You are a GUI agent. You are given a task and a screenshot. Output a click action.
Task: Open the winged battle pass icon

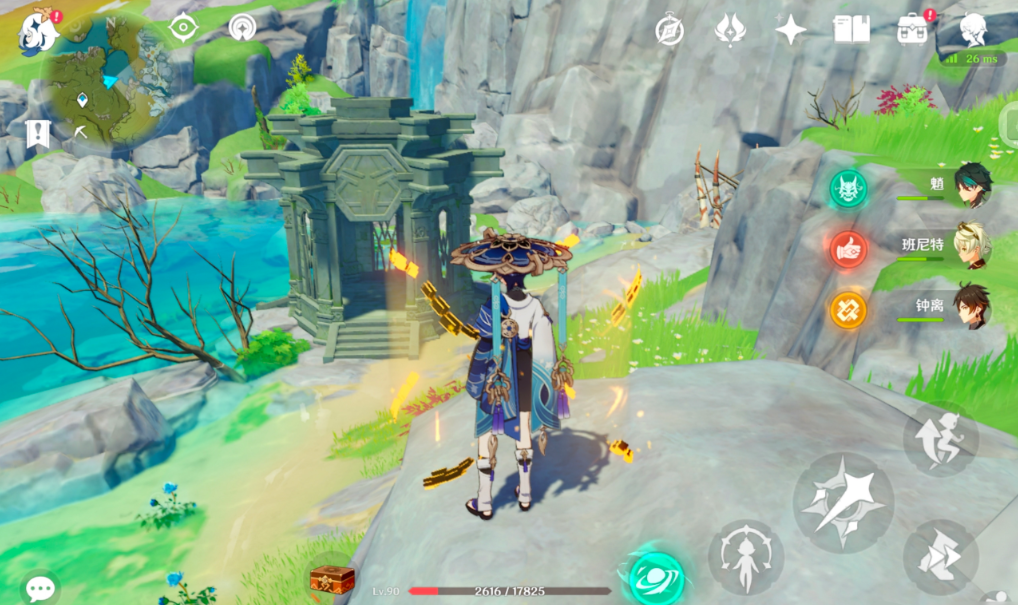pos(730,30)
